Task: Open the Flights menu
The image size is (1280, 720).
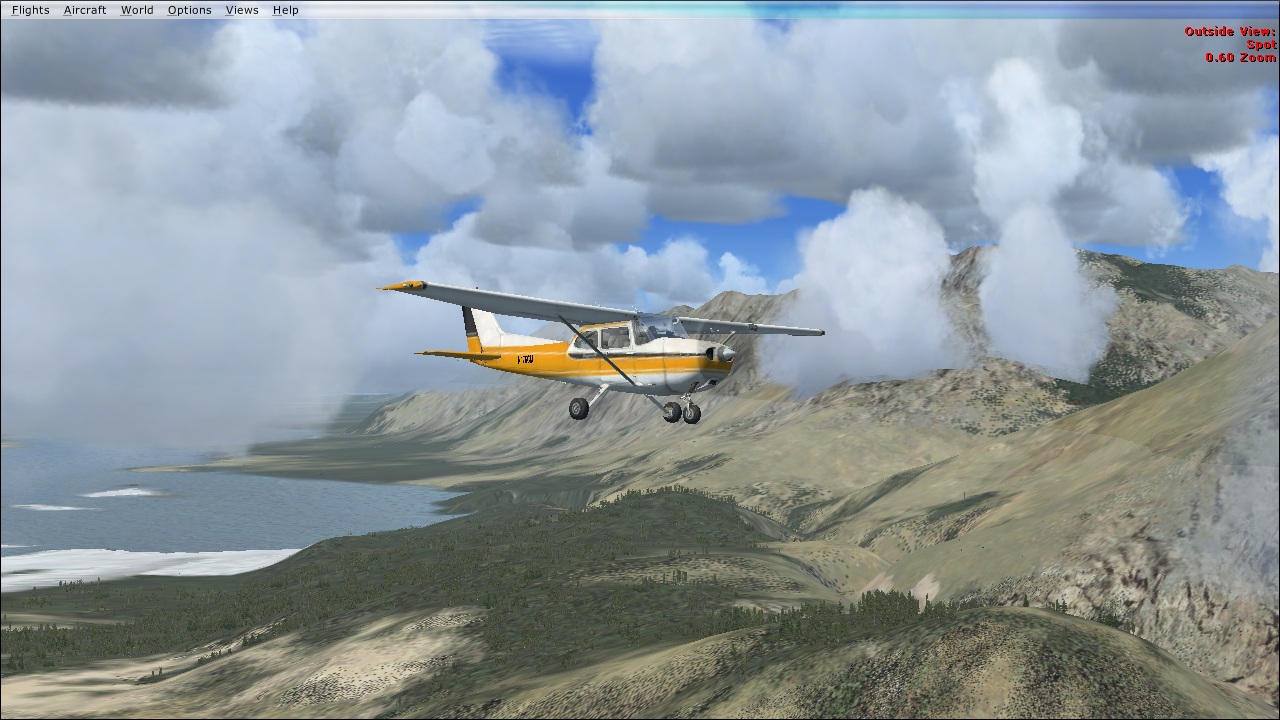Action: click(30, 10)
